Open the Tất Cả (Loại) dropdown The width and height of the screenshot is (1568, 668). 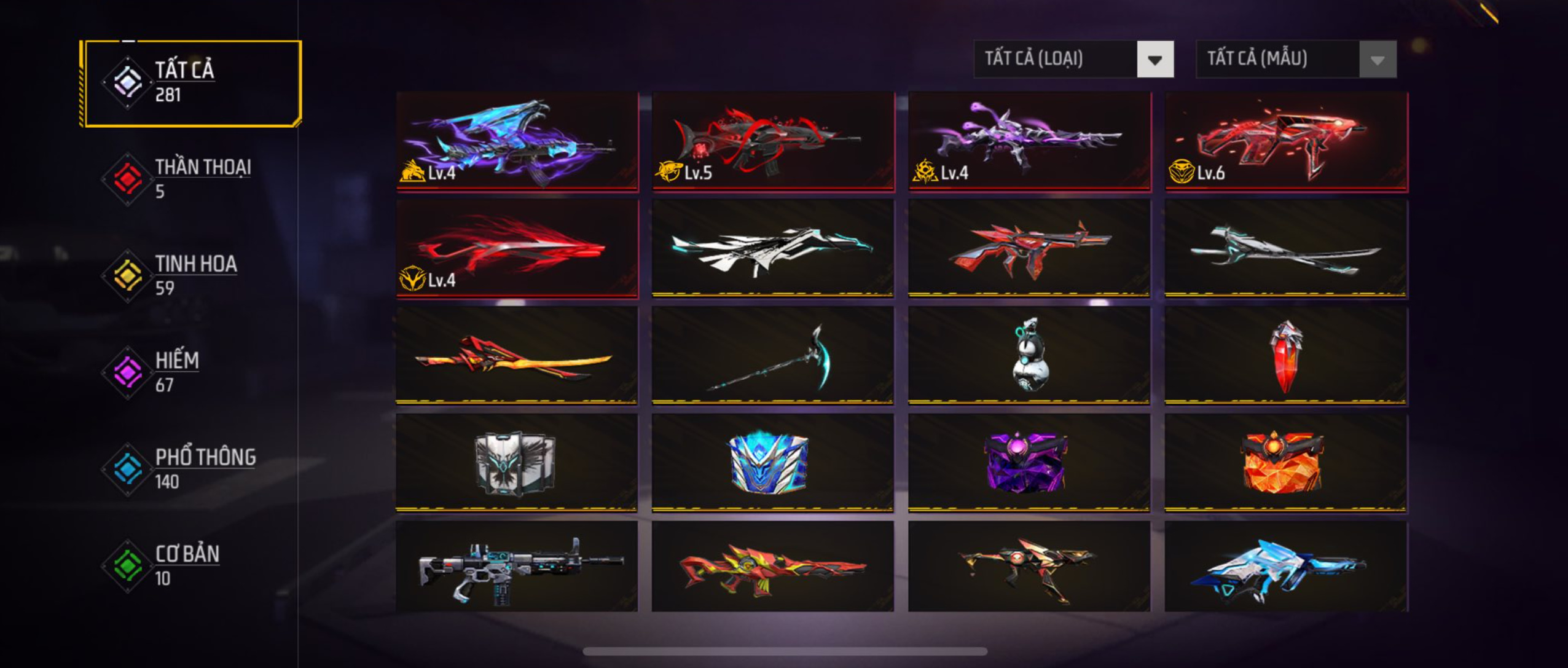(1073, 59)
